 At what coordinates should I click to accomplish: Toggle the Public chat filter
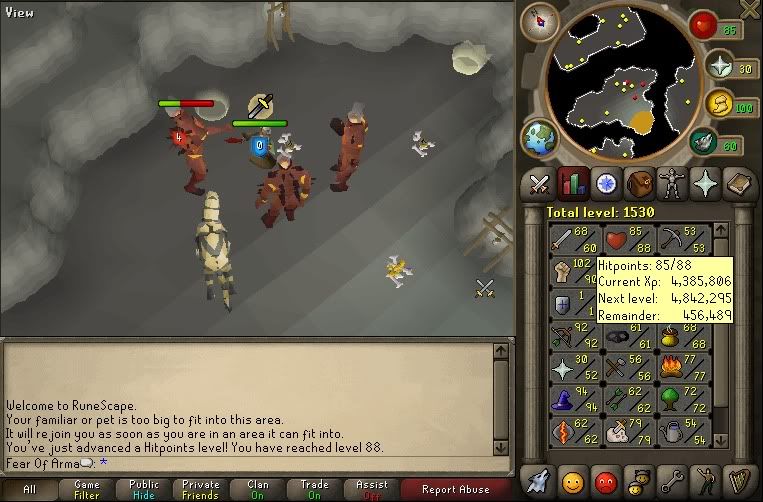pyautogui.click(x=143, y=489)
